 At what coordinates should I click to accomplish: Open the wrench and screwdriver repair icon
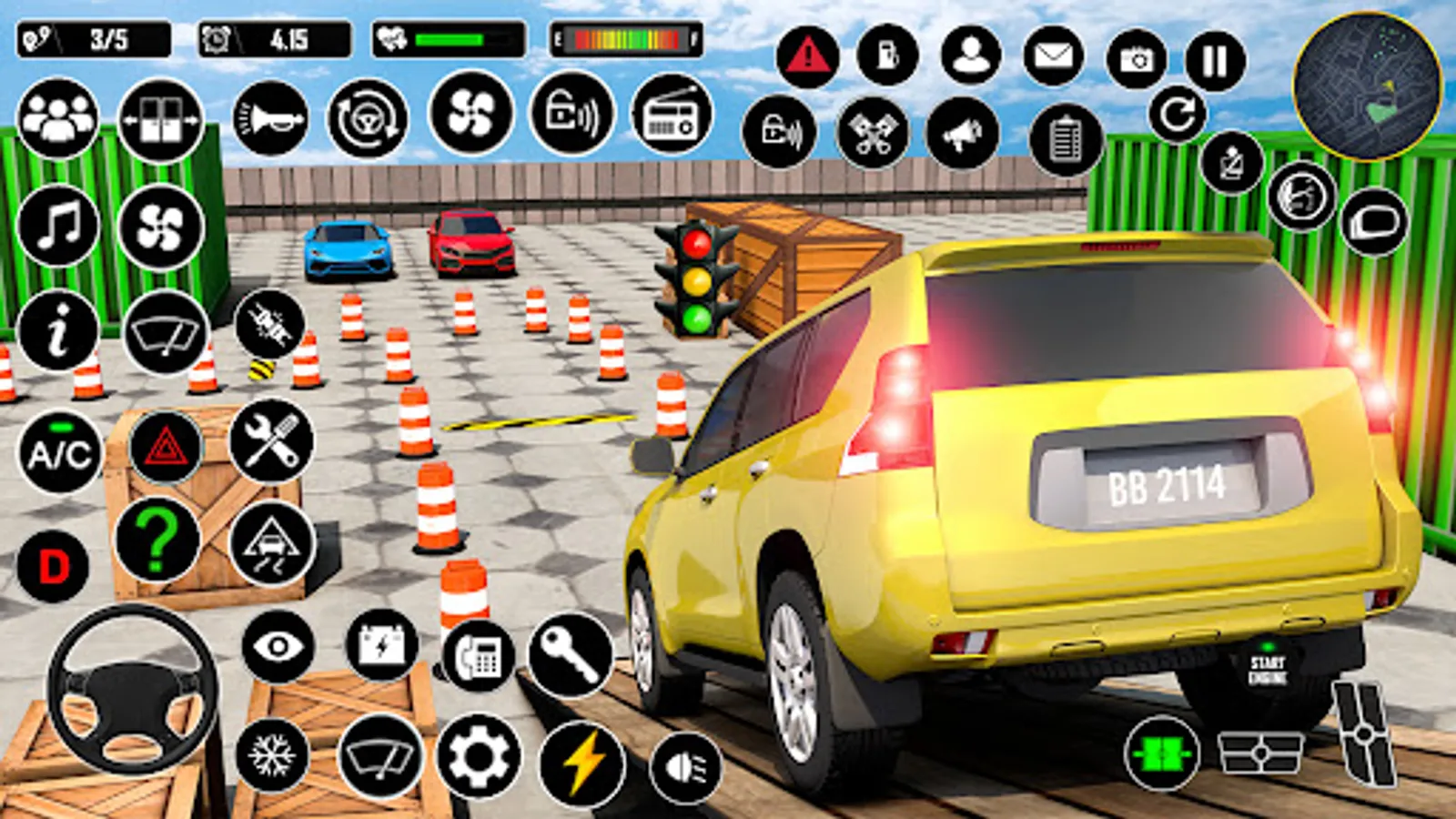(271, 442)
